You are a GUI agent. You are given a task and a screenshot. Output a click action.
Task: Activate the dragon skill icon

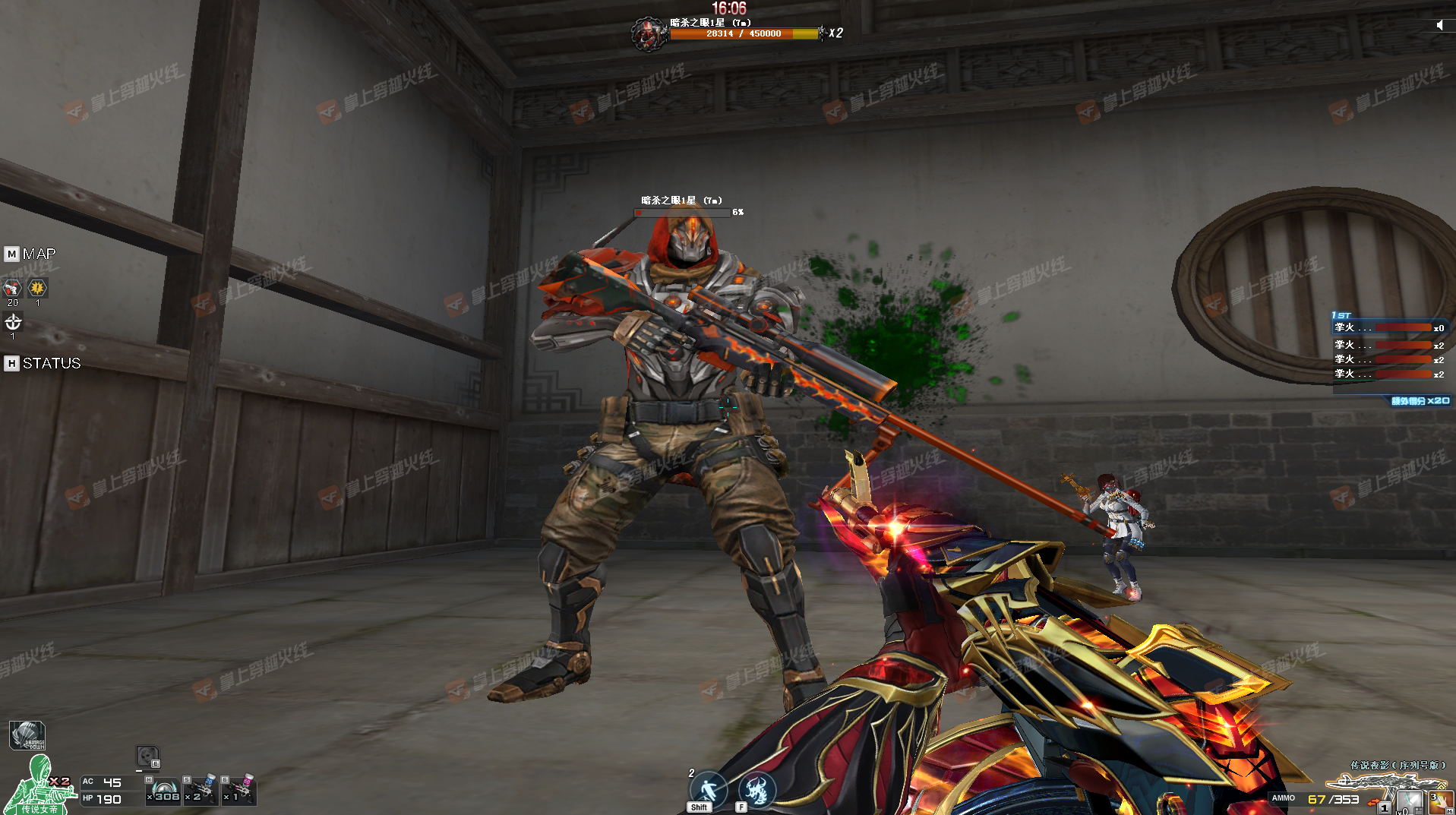pyautogui.click(x=756, y=789)
